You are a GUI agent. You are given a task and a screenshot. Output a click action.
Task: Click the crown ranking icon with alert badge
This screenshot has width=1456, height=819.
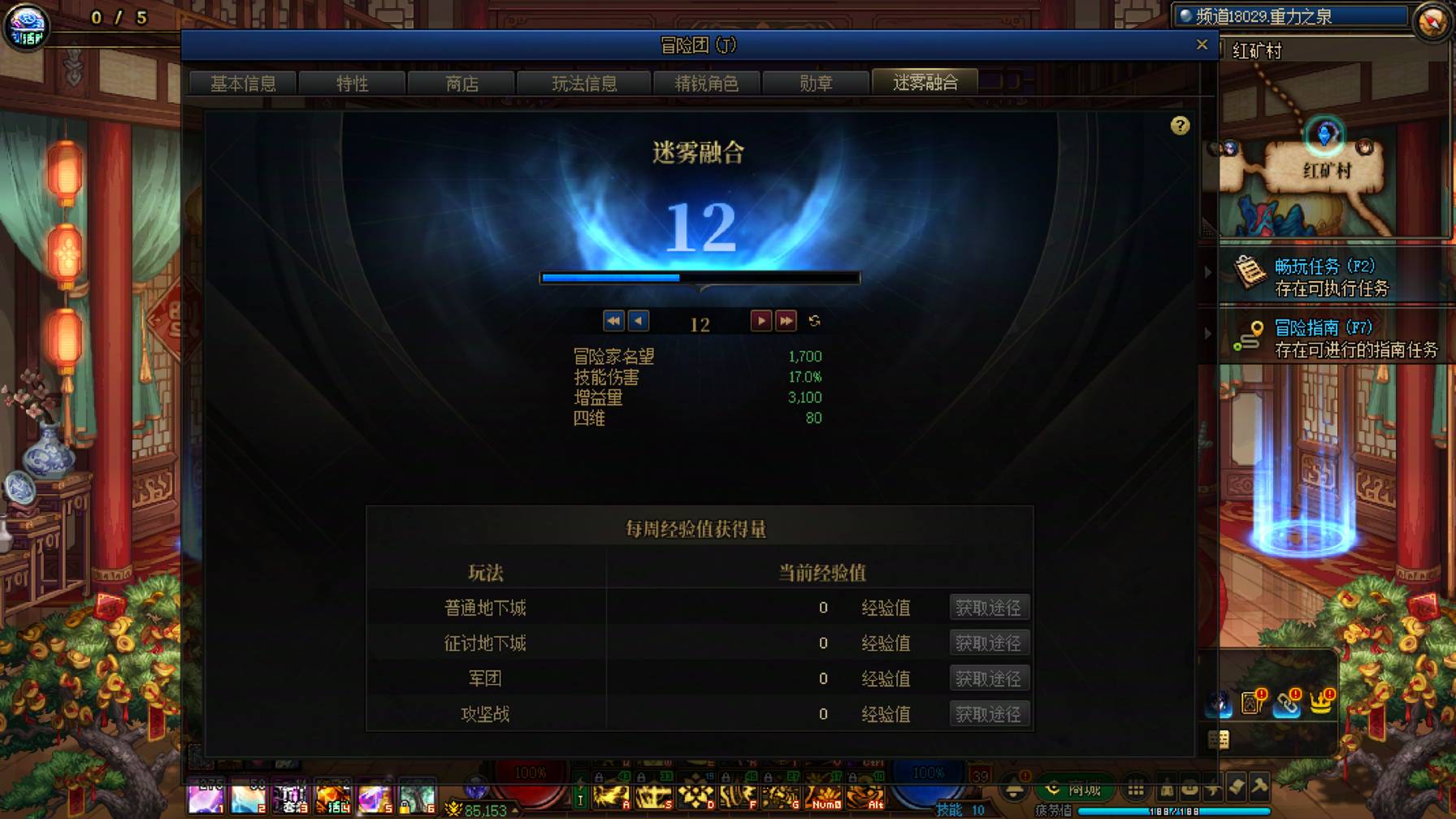(1320, 704)
